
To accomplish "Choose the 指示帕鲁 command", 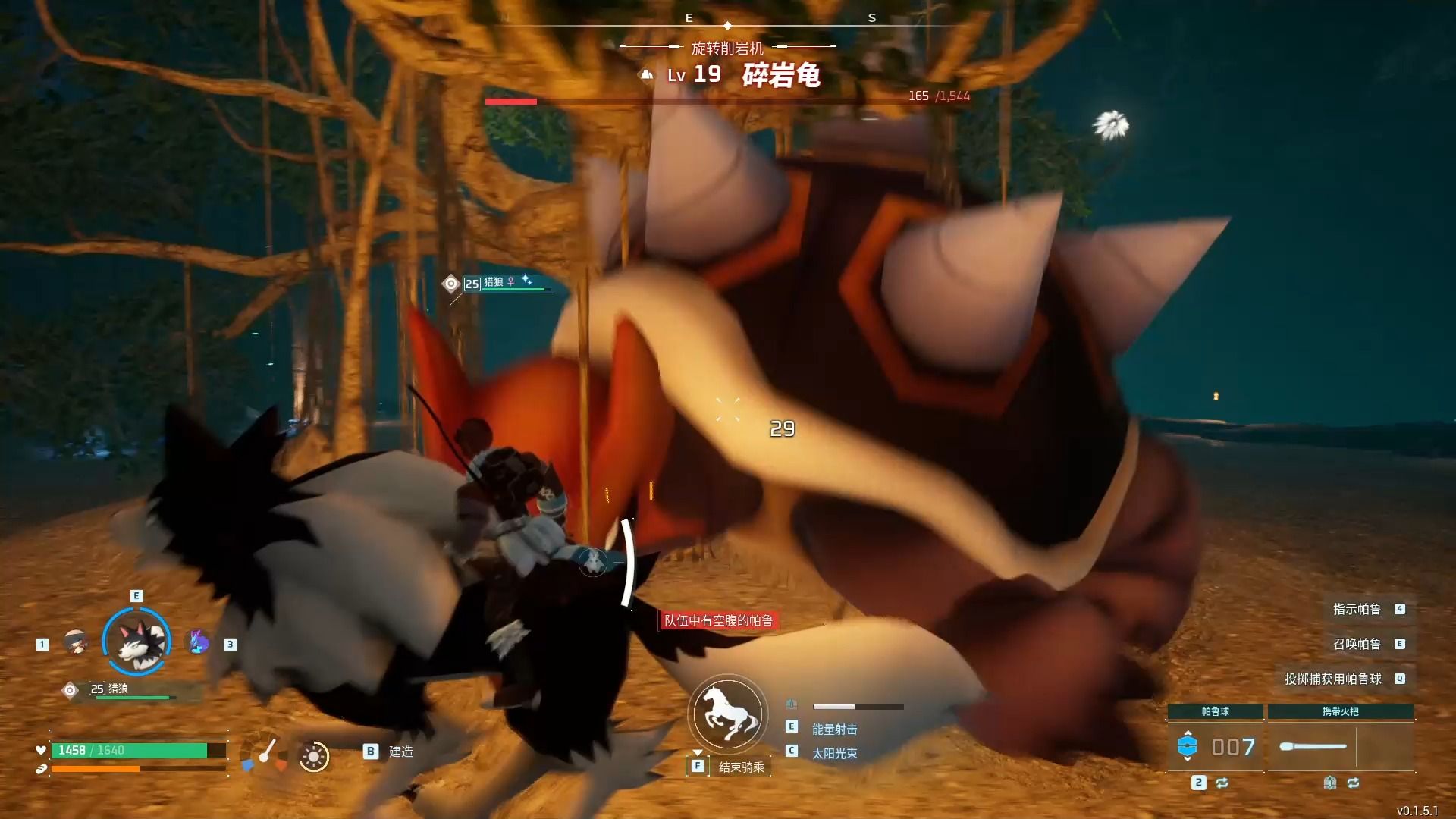I will (1357, 609).
